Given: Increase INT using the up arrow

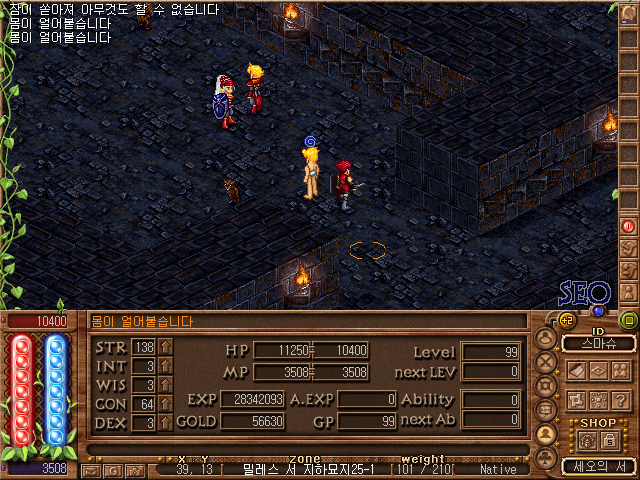Looking at the screenshot, I should click(x=166, y=366).
